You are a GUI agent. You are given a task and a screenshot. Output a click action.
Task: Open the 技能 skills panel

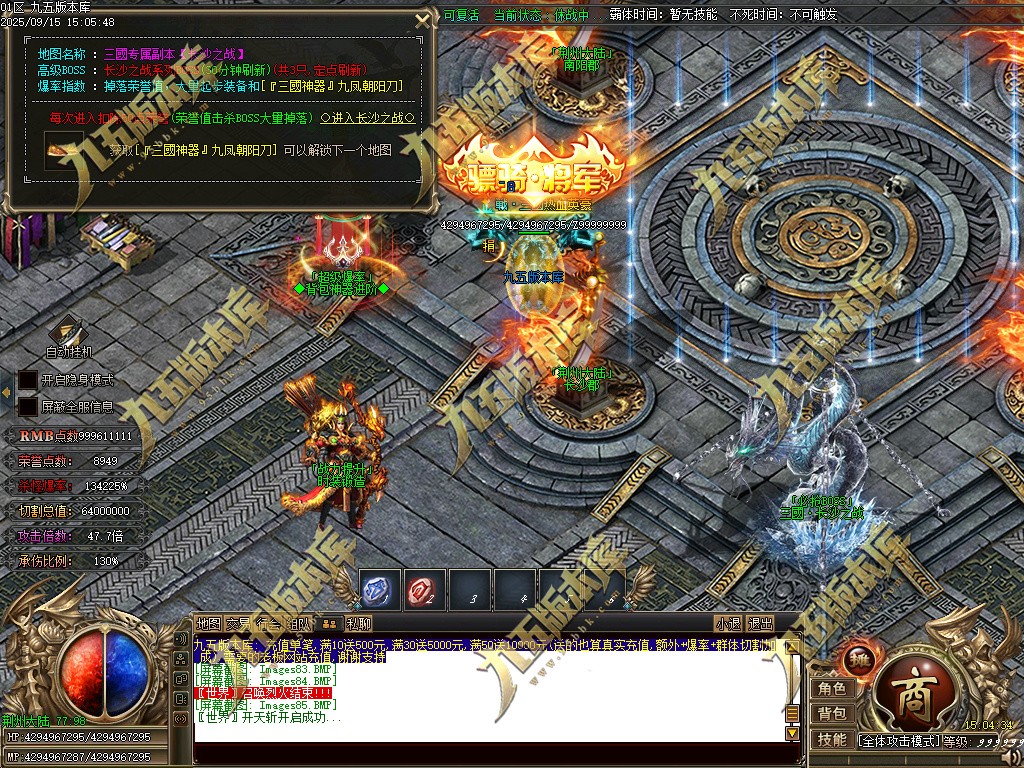tap(832, 740)
